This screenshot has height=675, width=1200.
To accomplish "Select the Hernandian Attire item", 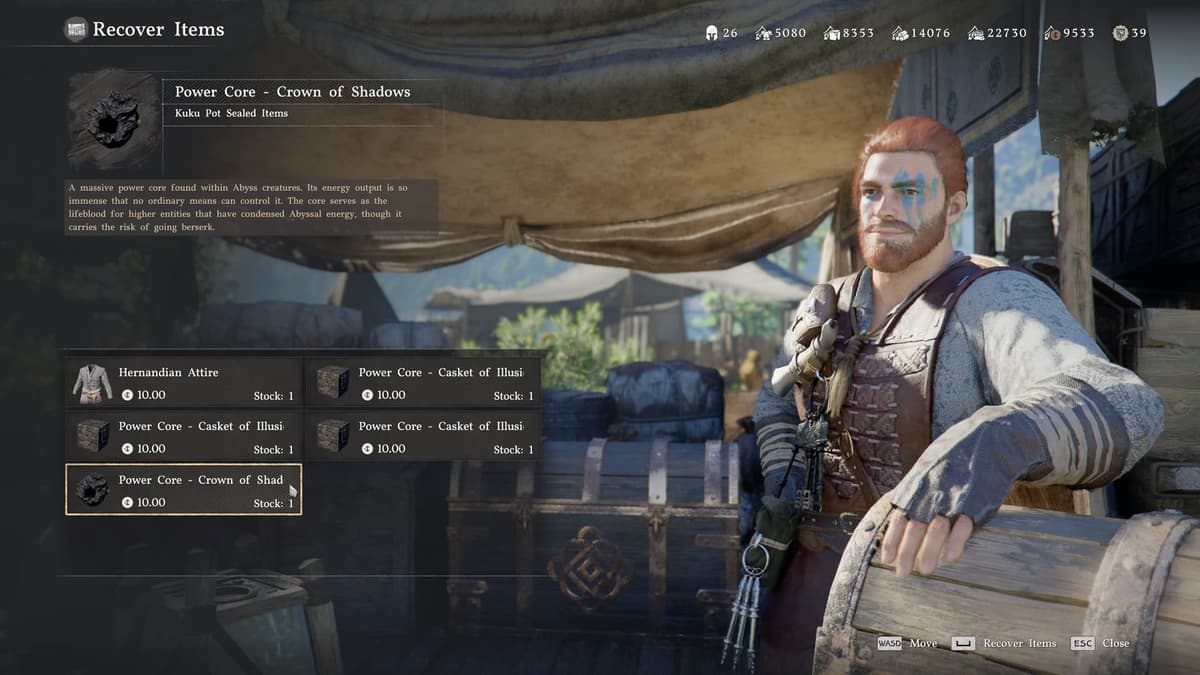I will pyautogui.click(x=184, y=383).
